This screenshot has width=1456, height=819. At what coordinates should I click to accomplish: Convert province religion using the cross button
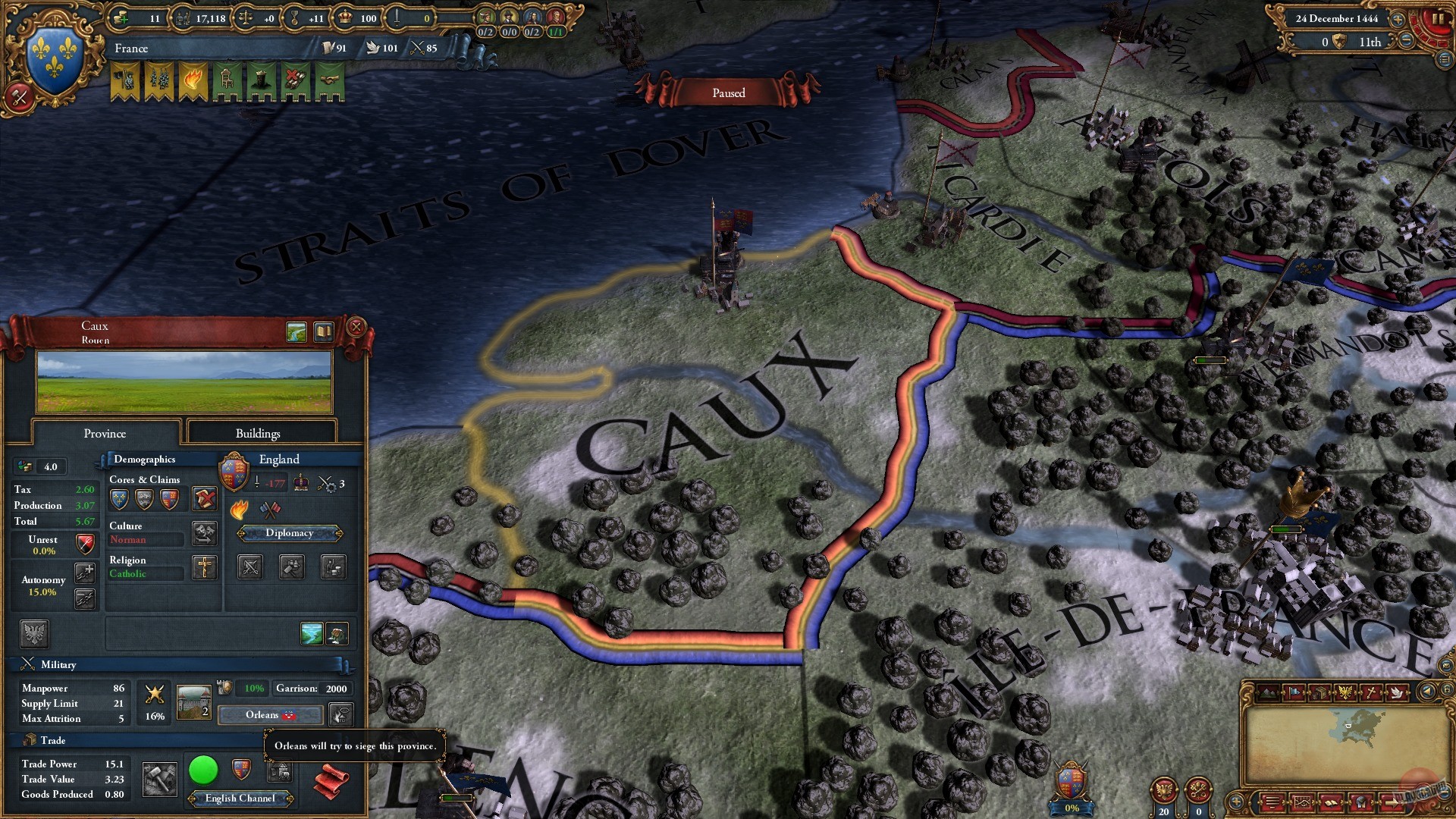204,567
